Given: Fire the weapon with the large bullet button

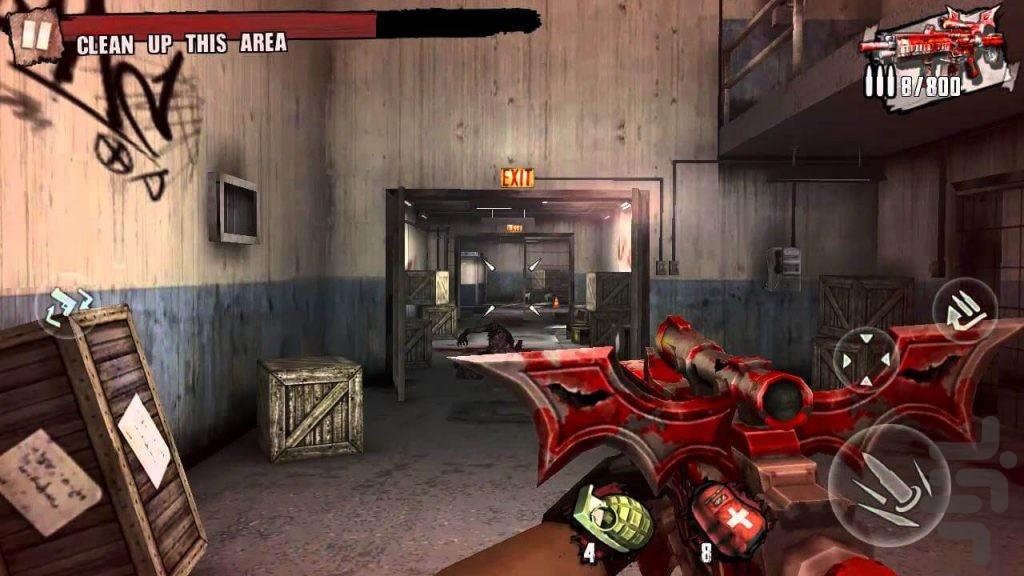Looking at the screenshot, I should pyautogui.click(x=888, y=484).
